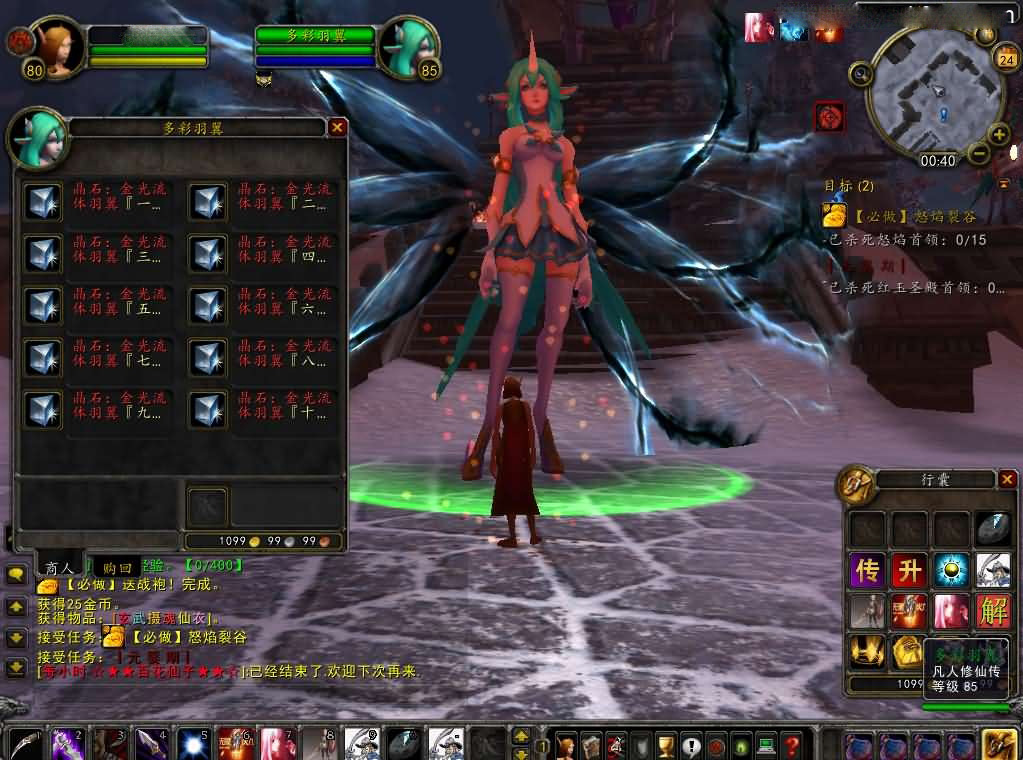The width and height of the screenshot is (1023, 760).
Task: Zoom out the minimap
Action: tap(978, 154)
